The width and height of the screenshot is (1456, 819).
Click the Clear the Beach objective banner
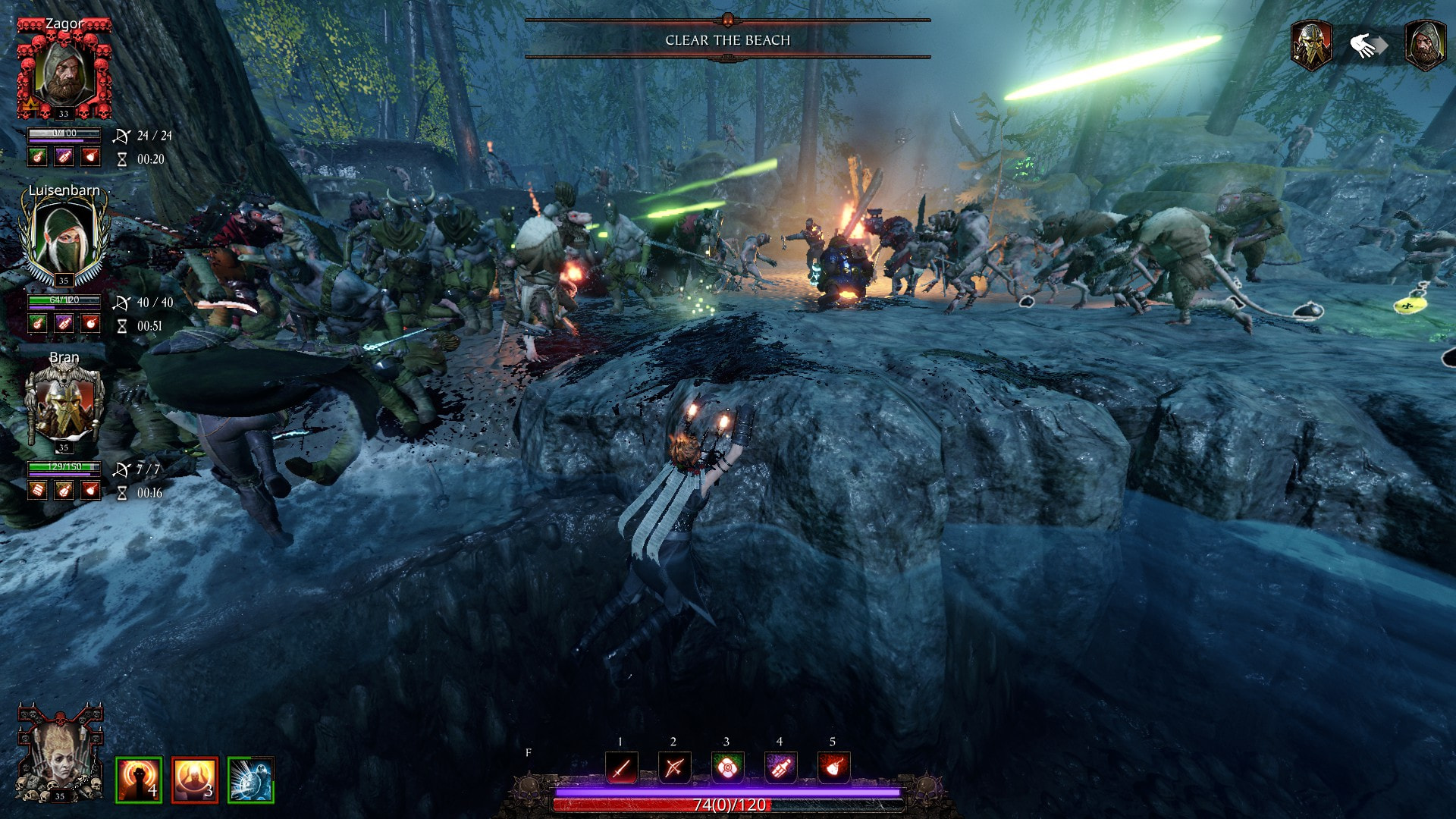[x=727, y=40]
